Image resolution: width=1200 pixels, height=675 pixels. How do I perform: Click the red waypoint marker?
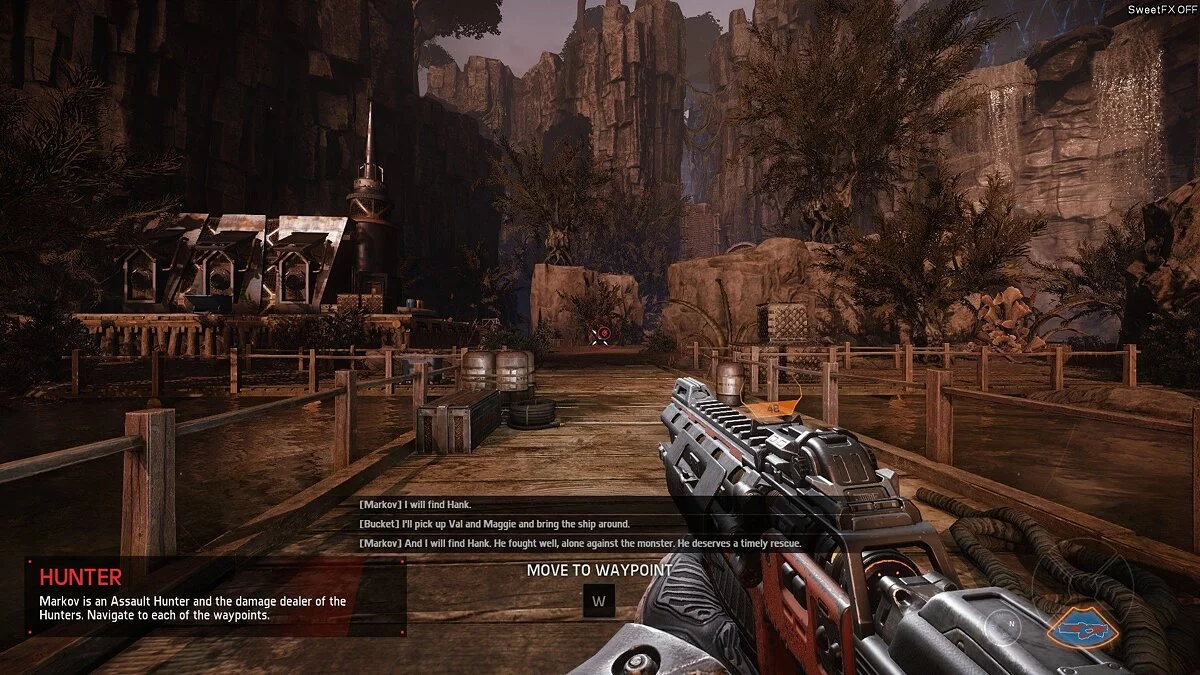601,335
